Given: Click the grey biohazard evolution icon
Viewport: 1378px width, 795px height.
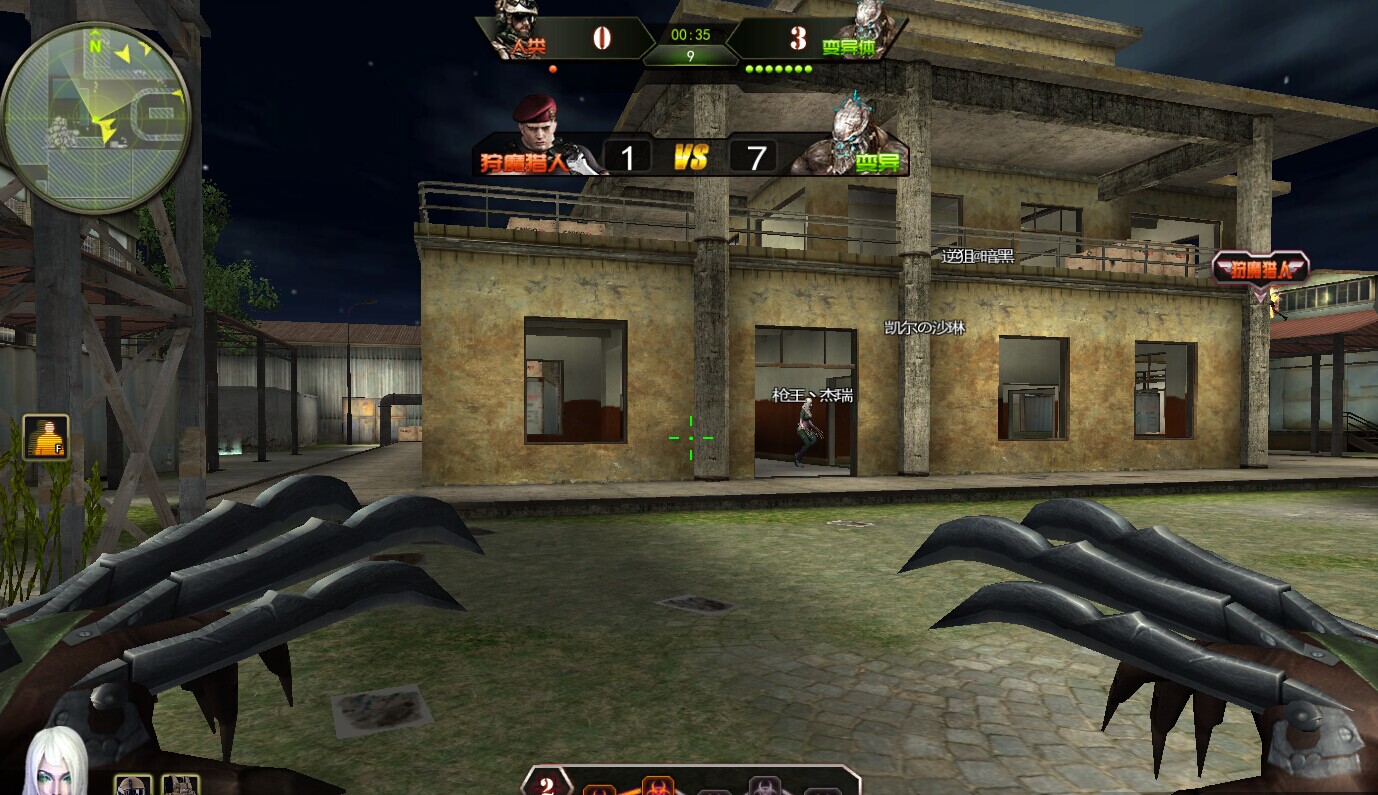Looking at the screenshot, I should [766, 787].
